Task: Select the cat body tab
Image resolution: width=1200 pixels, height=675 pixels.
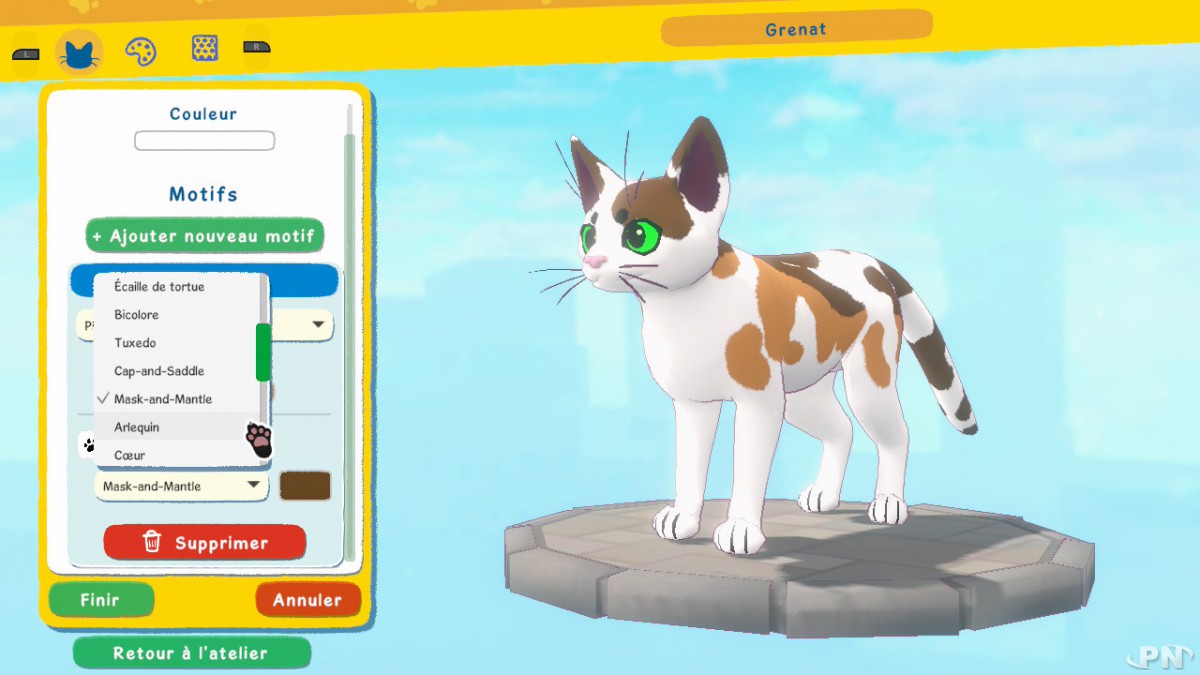Action: (79, 50)
